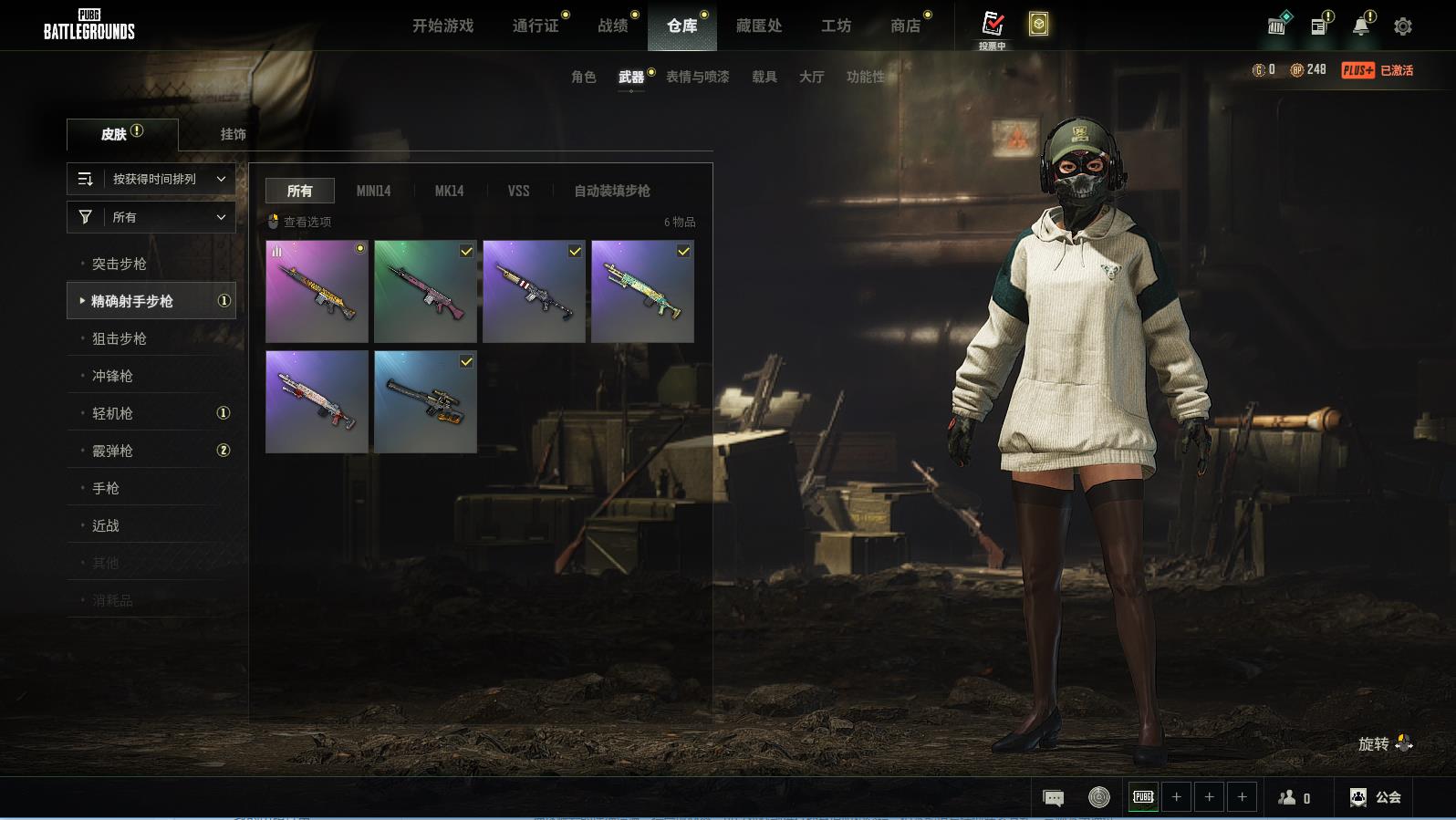The height and width of the screenshot is (820, 1456).
Task: Open the 挂饰 charms tab
Action: 233,134
